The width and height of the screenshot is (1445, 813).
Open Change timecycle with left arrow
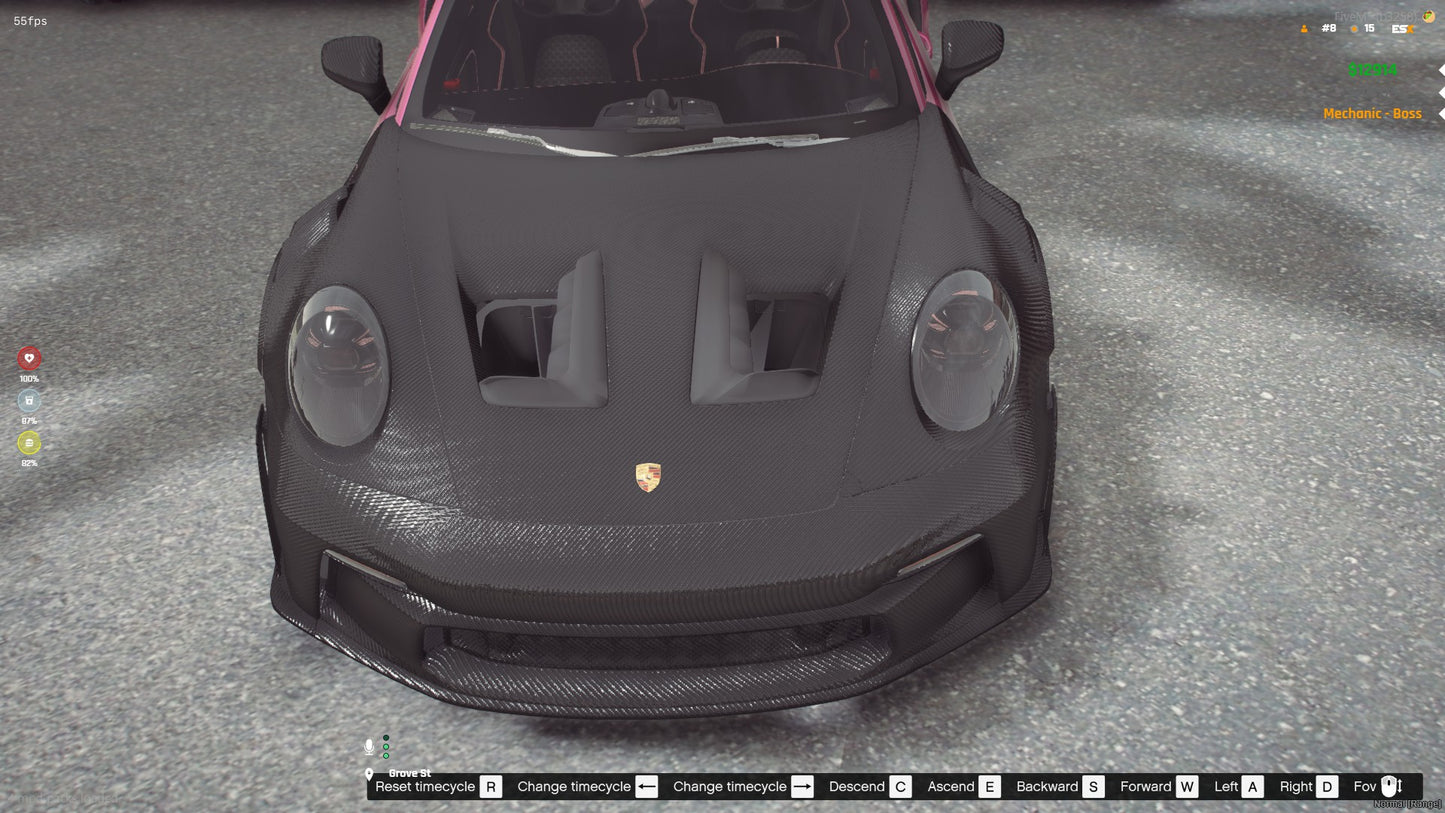click(646, 786)
